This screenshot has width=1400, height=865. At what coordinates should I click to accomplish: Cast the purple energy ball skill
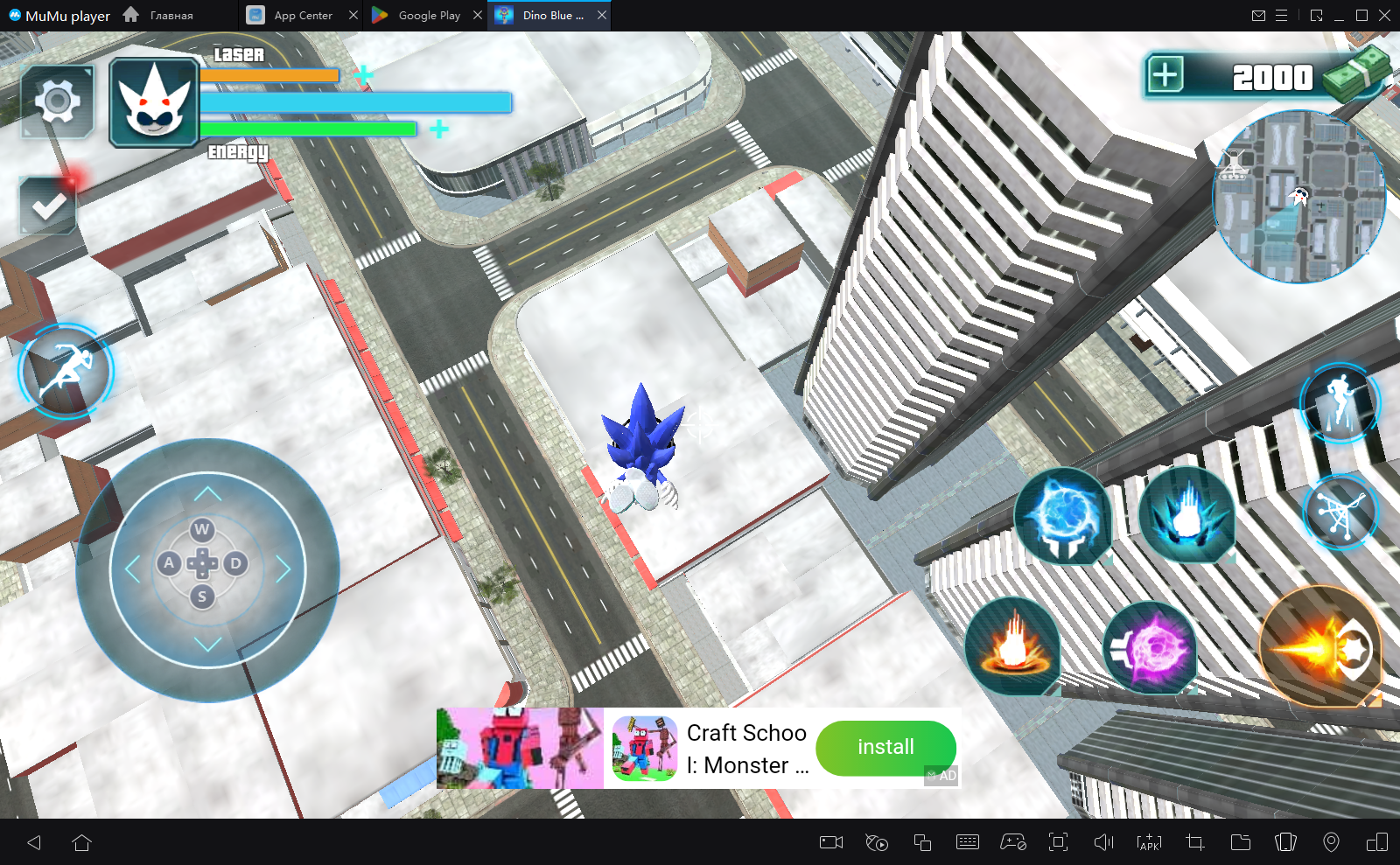1150,648
